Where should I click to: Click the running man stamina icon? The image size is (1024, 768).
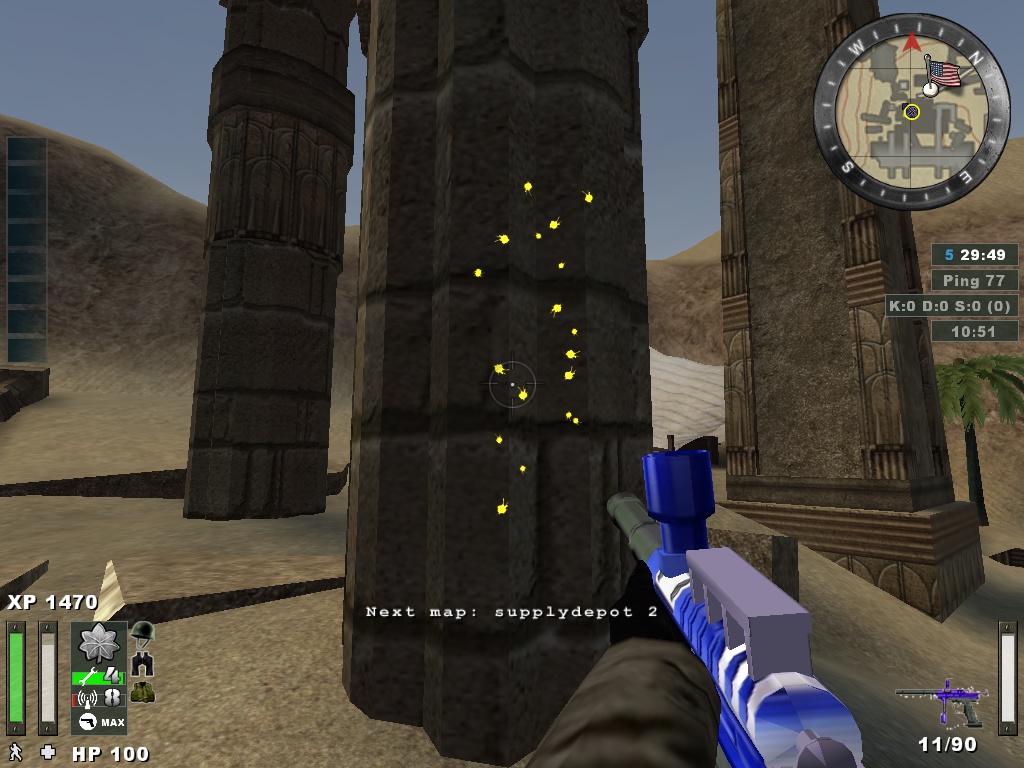tap(16, 752)
